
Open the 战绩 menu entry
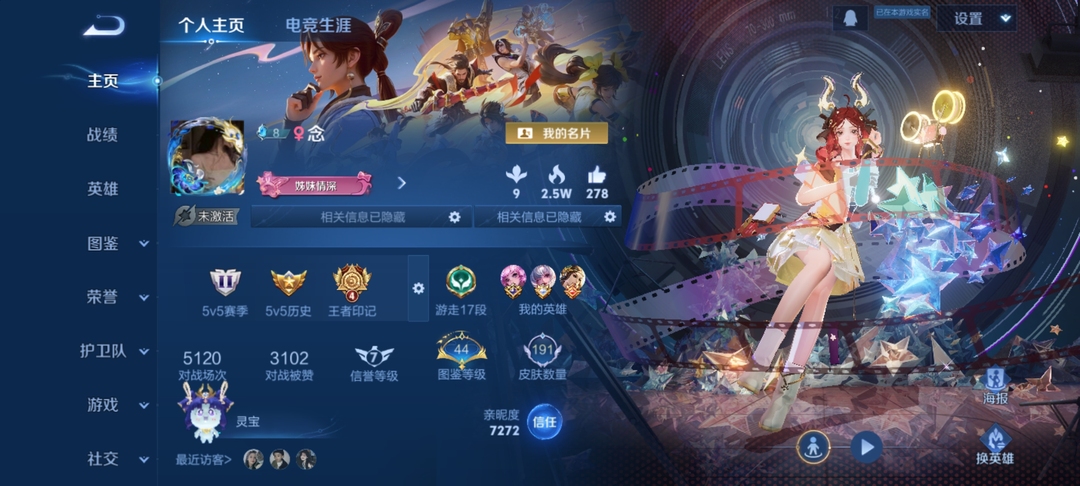pos(103,134)
